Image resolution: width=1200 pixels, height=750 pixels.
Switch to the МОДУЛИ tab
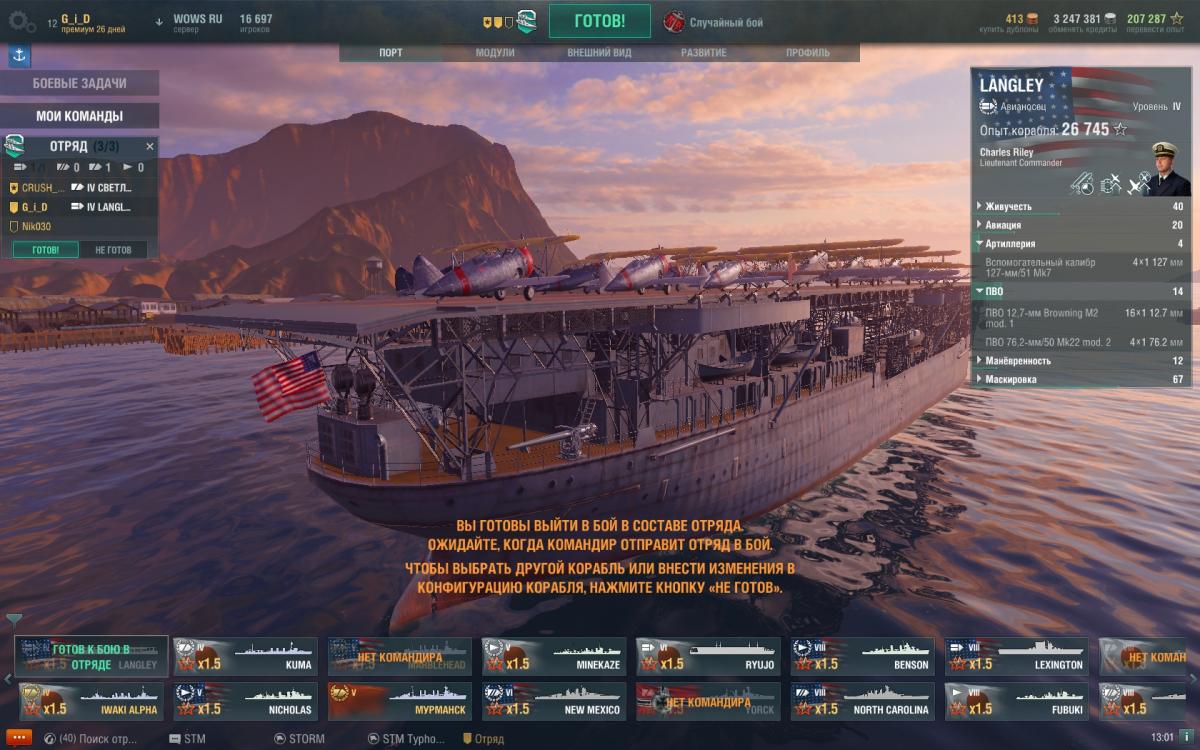point(495,53)
